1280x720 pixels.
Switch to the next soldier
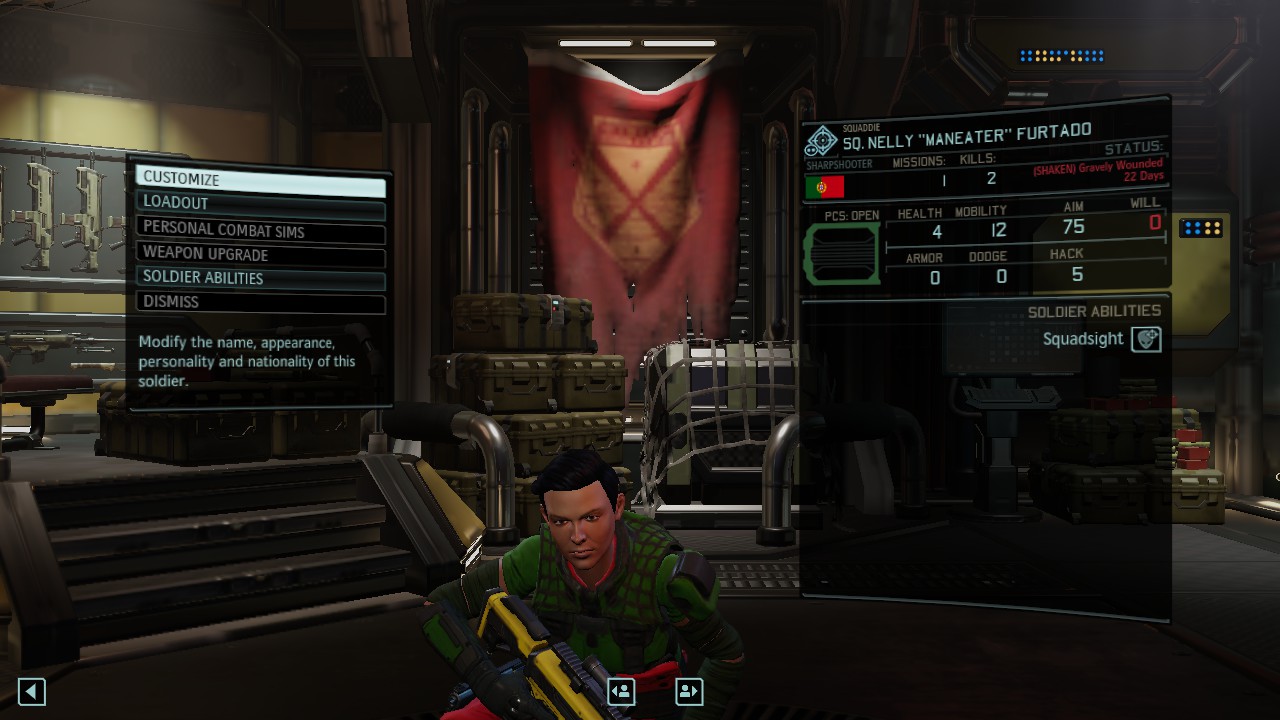689,691
